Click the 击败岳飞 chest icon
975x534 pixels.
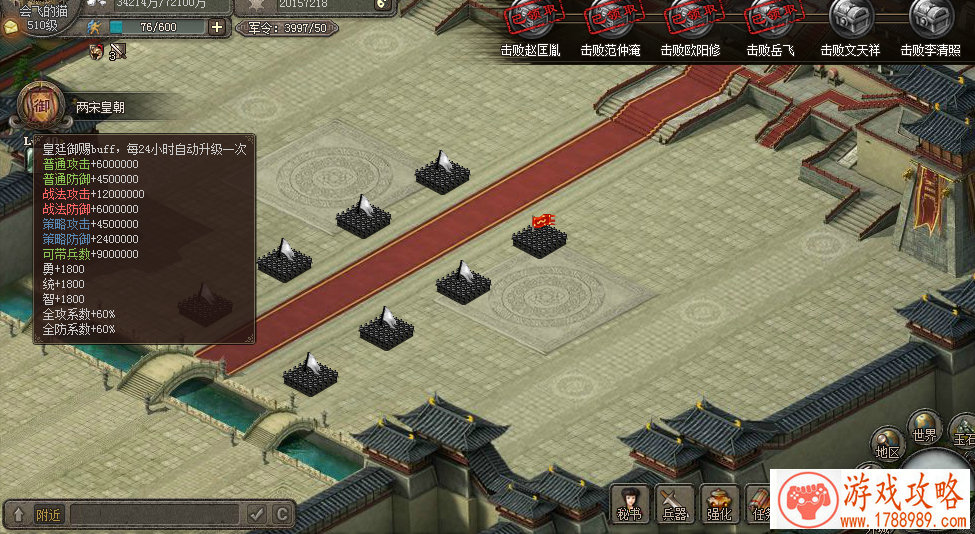771,18
